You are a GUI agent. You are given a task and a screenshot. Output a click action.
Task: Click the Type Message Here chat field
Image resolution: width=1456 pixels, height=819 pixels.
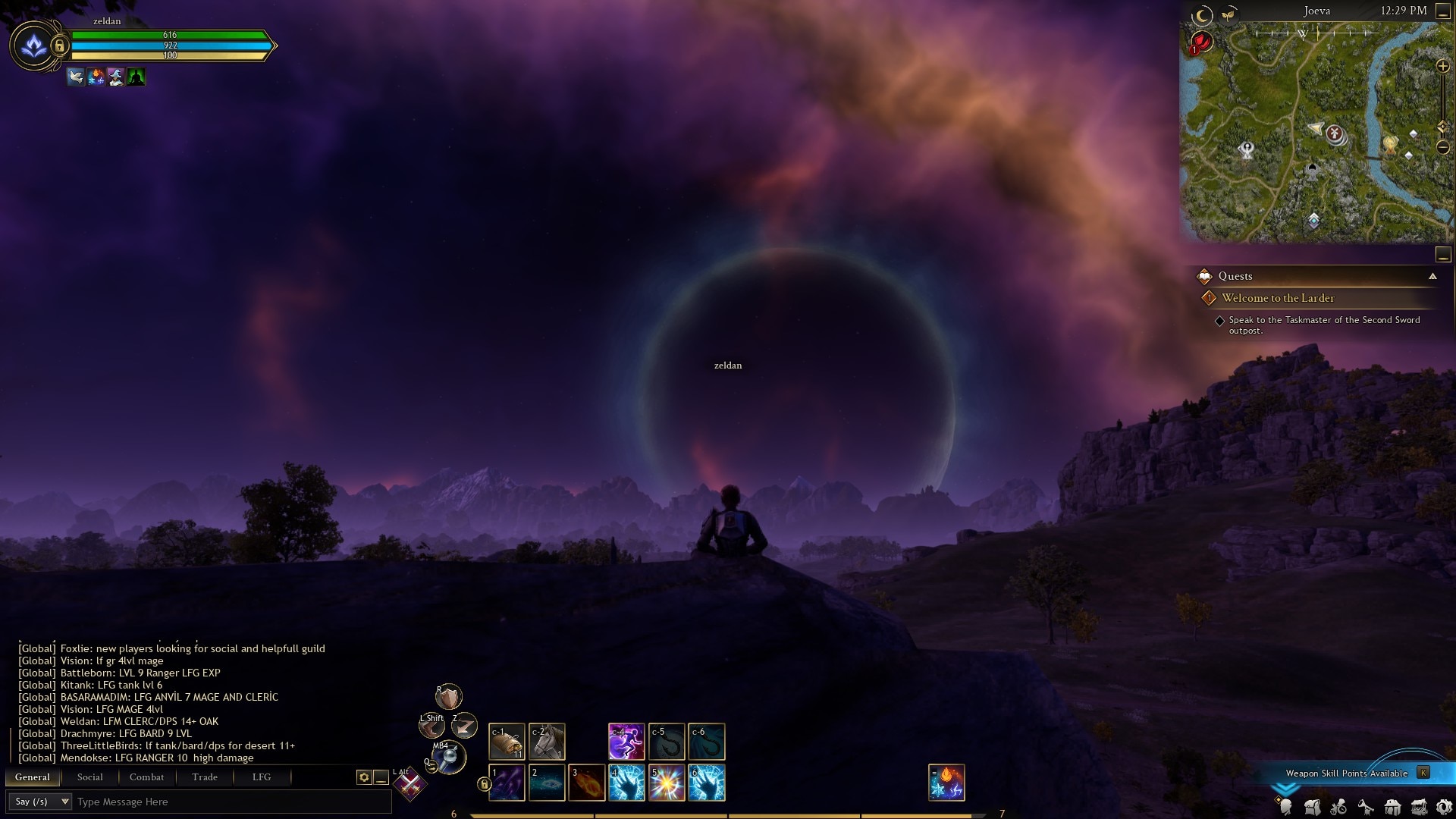pos(227,802)
